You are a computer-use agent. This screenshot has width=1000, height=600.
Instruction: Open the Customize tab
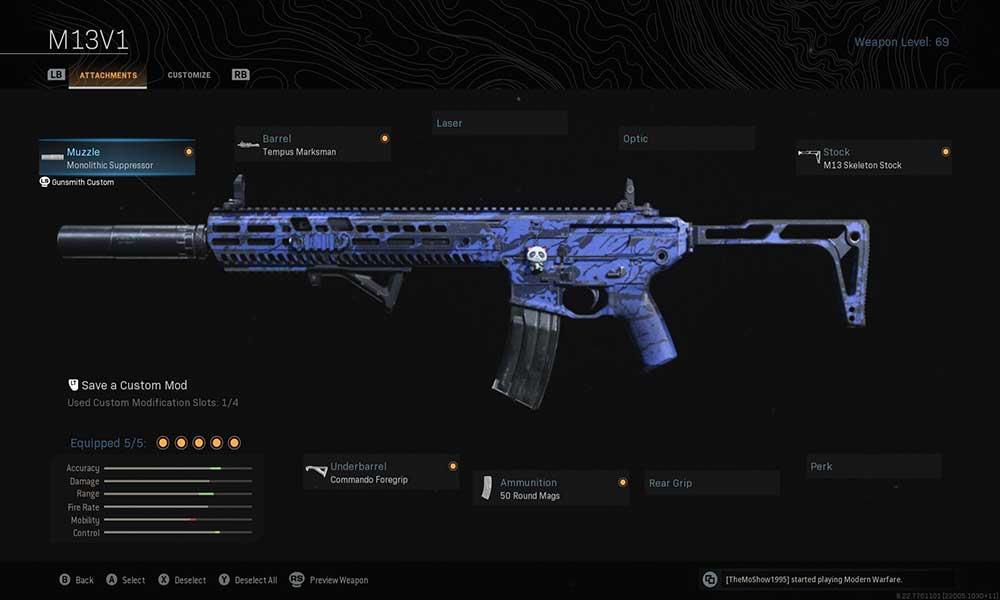coord(189,75)
